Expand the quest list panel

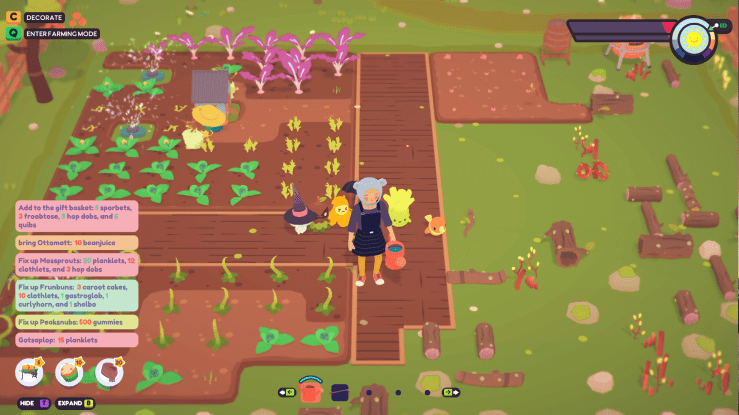click(x=74, y=403)
